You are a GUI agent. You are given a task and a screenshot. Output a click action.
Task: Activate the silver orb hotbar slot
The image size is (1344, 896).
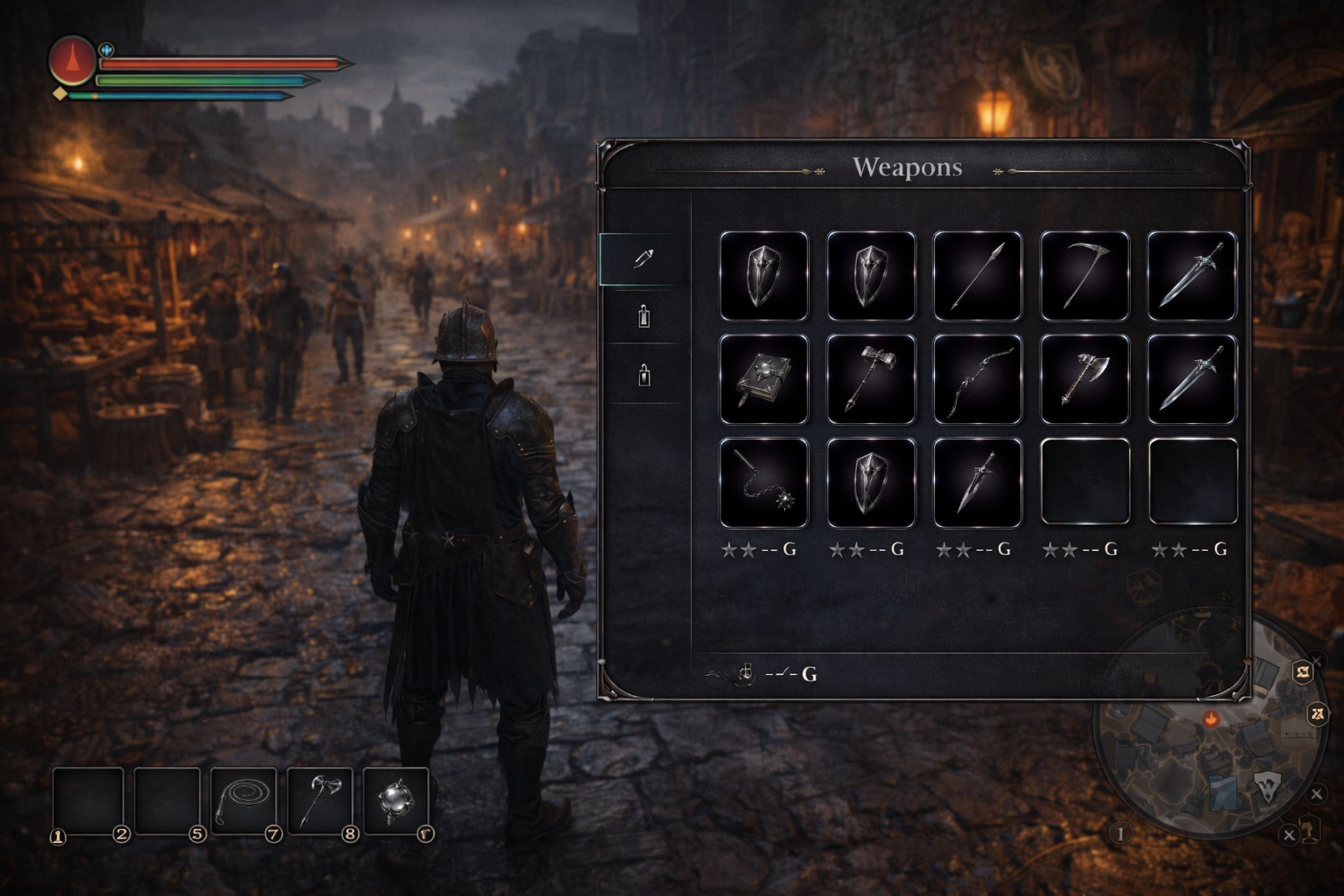(x=396, y=801)
